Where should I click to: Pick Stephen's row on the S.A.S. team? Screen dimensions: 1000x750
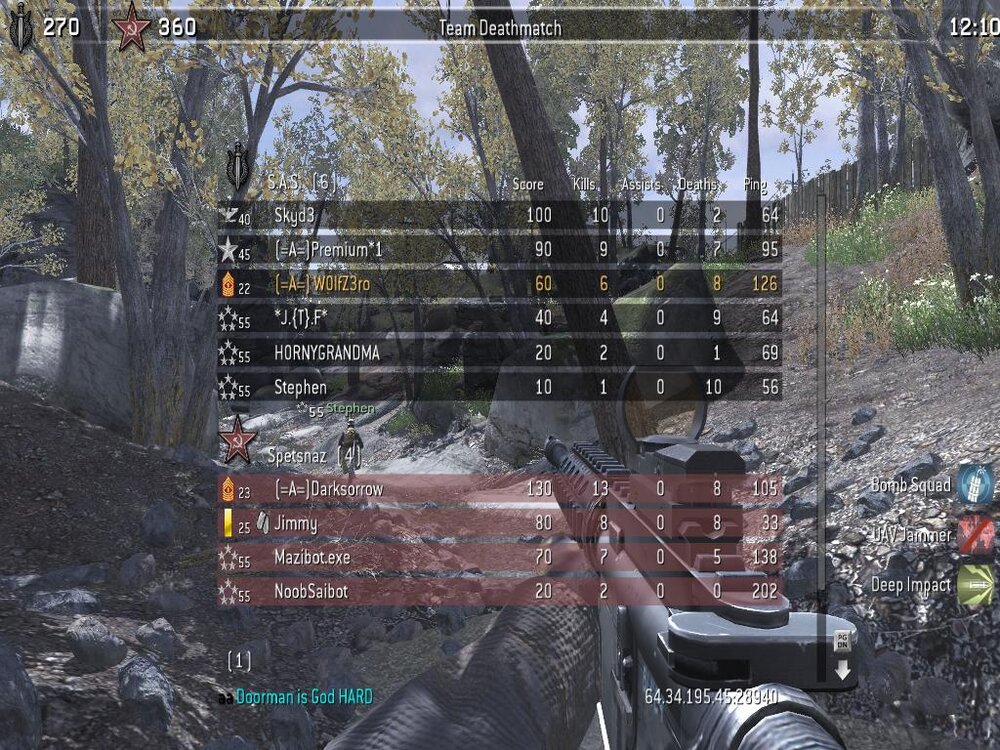(500, 387)
